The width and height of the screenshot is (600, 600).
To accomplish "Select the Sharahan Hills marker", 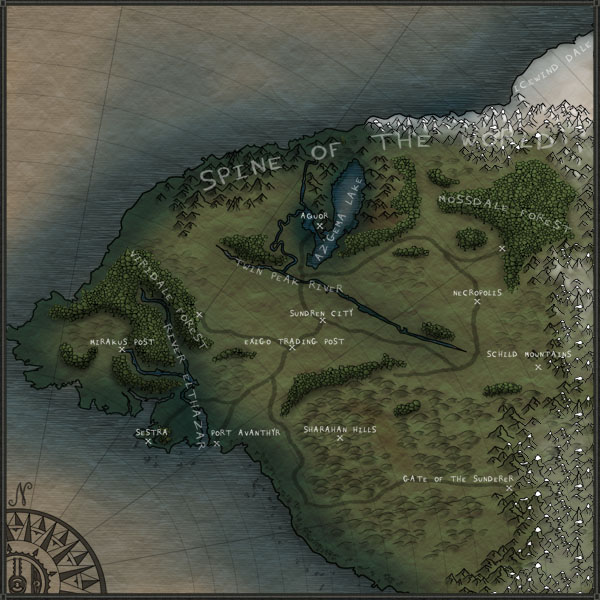I will coord(340,437).
